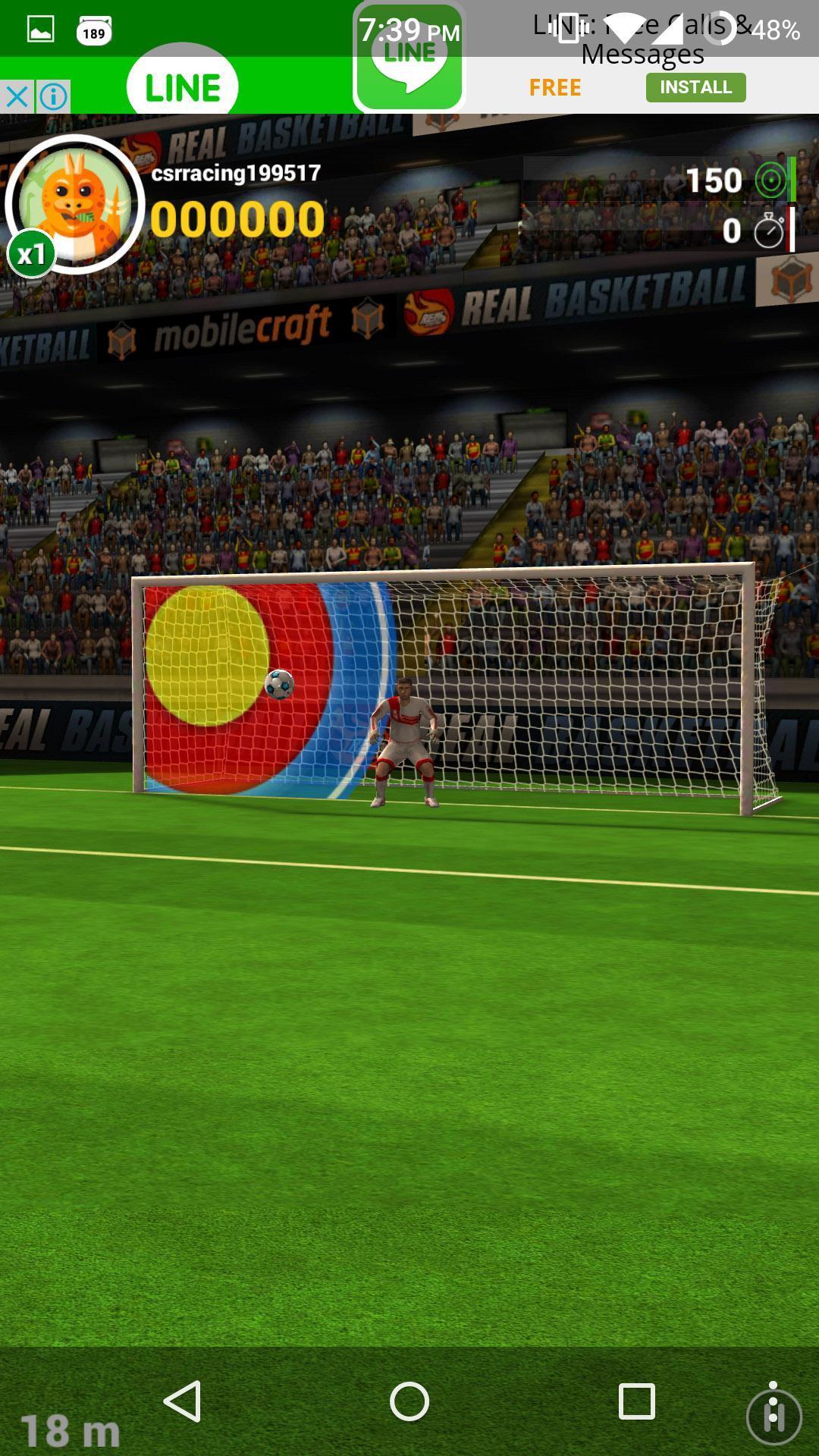Tap the orange dragon player avatar
Screen dimensions: 819x1456
[x=75, y=203]
